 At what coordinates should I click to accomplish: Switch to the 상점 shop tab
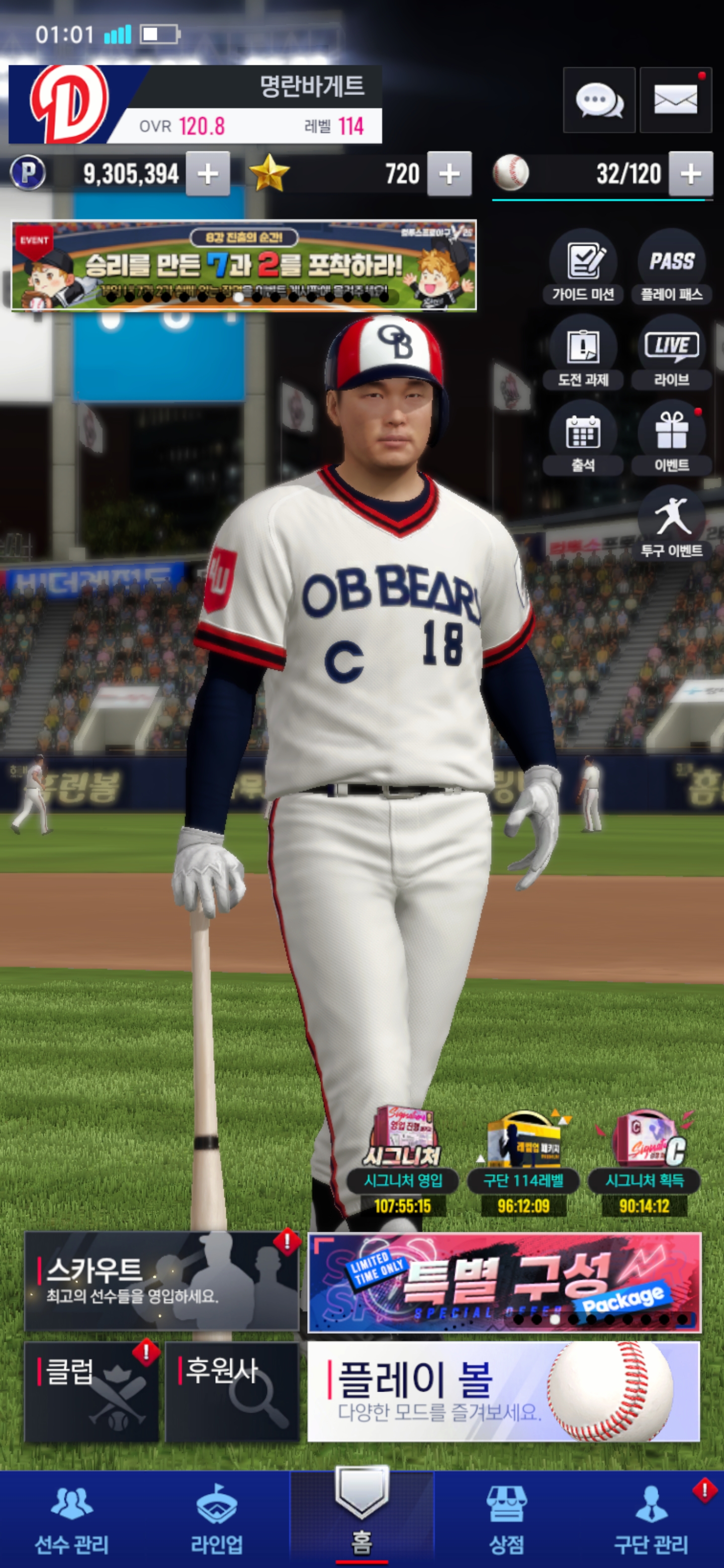[x=506, y=1519]
